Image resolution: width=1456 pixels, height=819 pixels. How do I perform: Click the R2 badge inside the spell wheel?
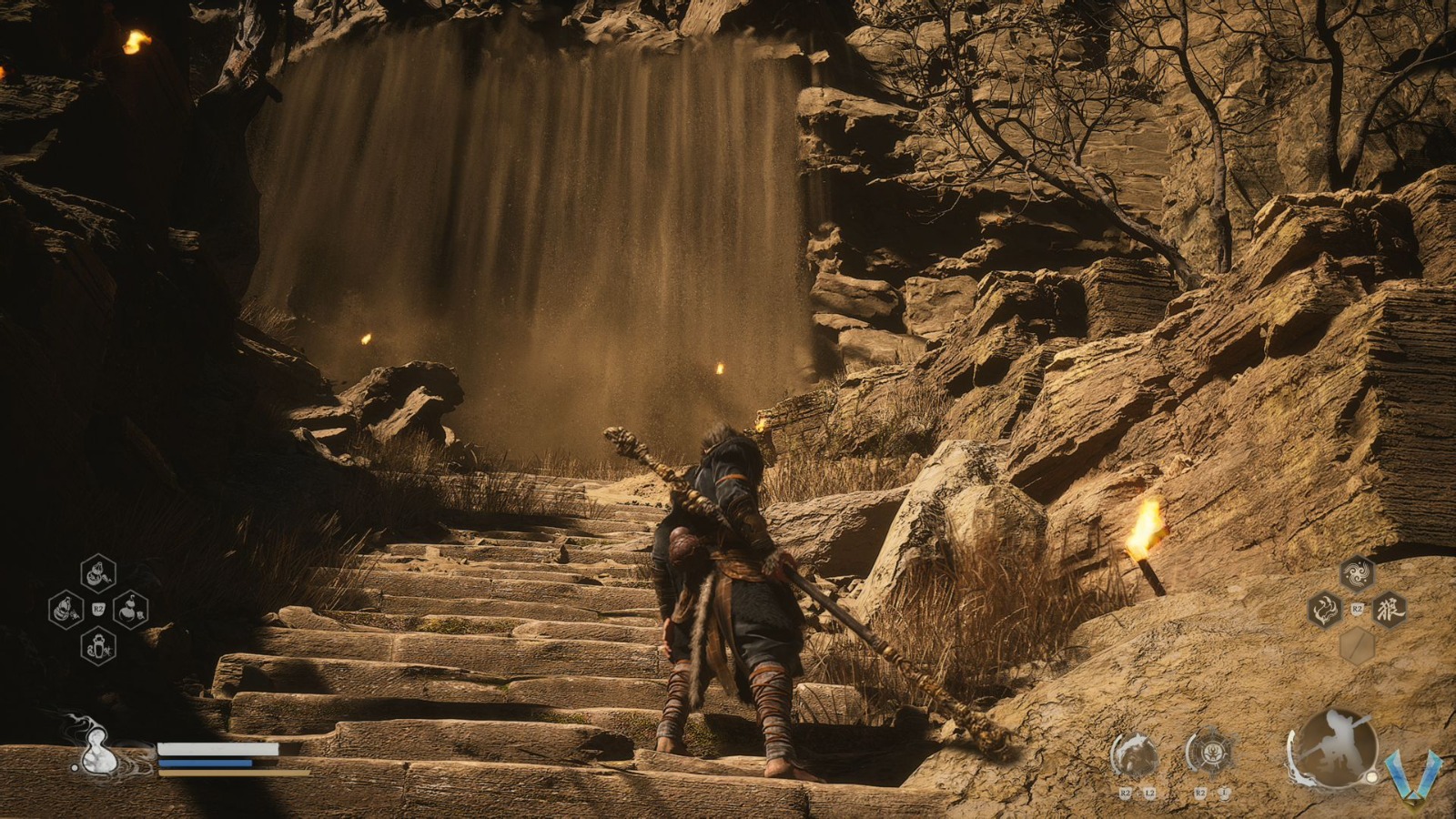point(1357,608)
